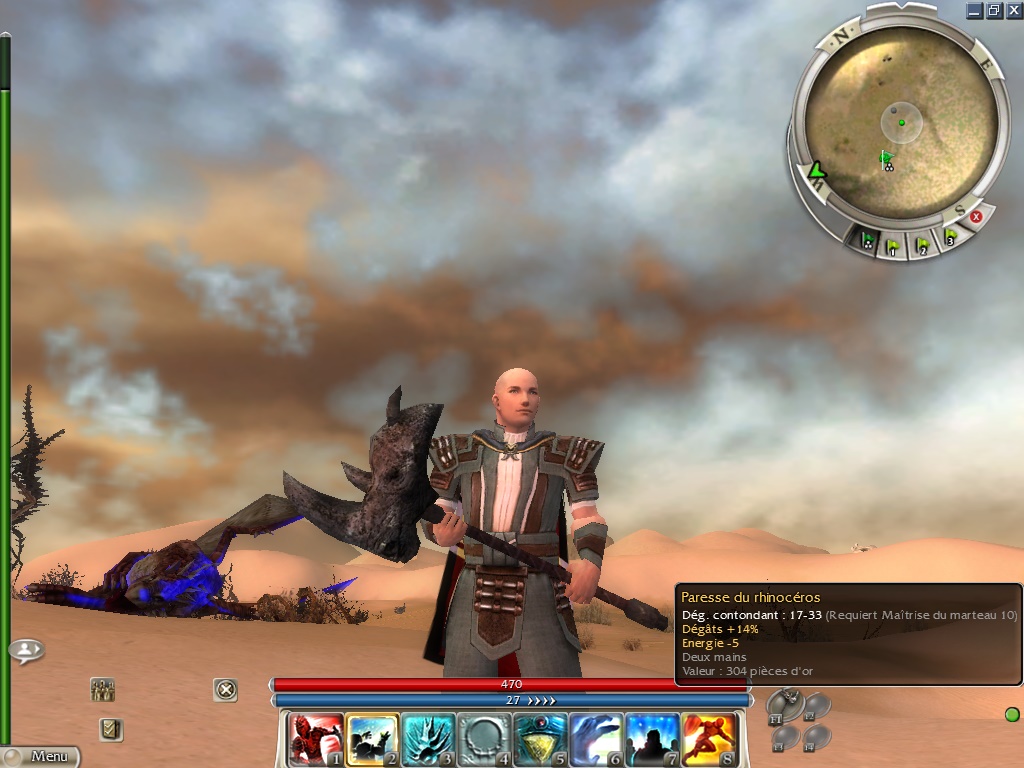The image size is (1024, 768).
Task: Select the all-heroes flag below the compass
Action: (867, 238)
